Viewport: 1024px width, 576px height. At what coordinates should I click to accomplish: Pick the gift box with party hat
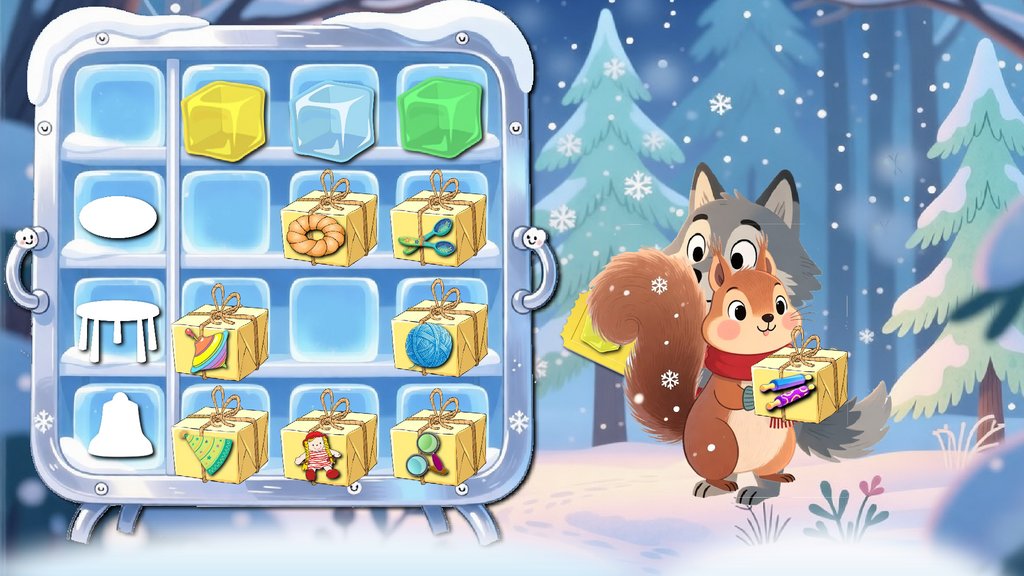219,443
